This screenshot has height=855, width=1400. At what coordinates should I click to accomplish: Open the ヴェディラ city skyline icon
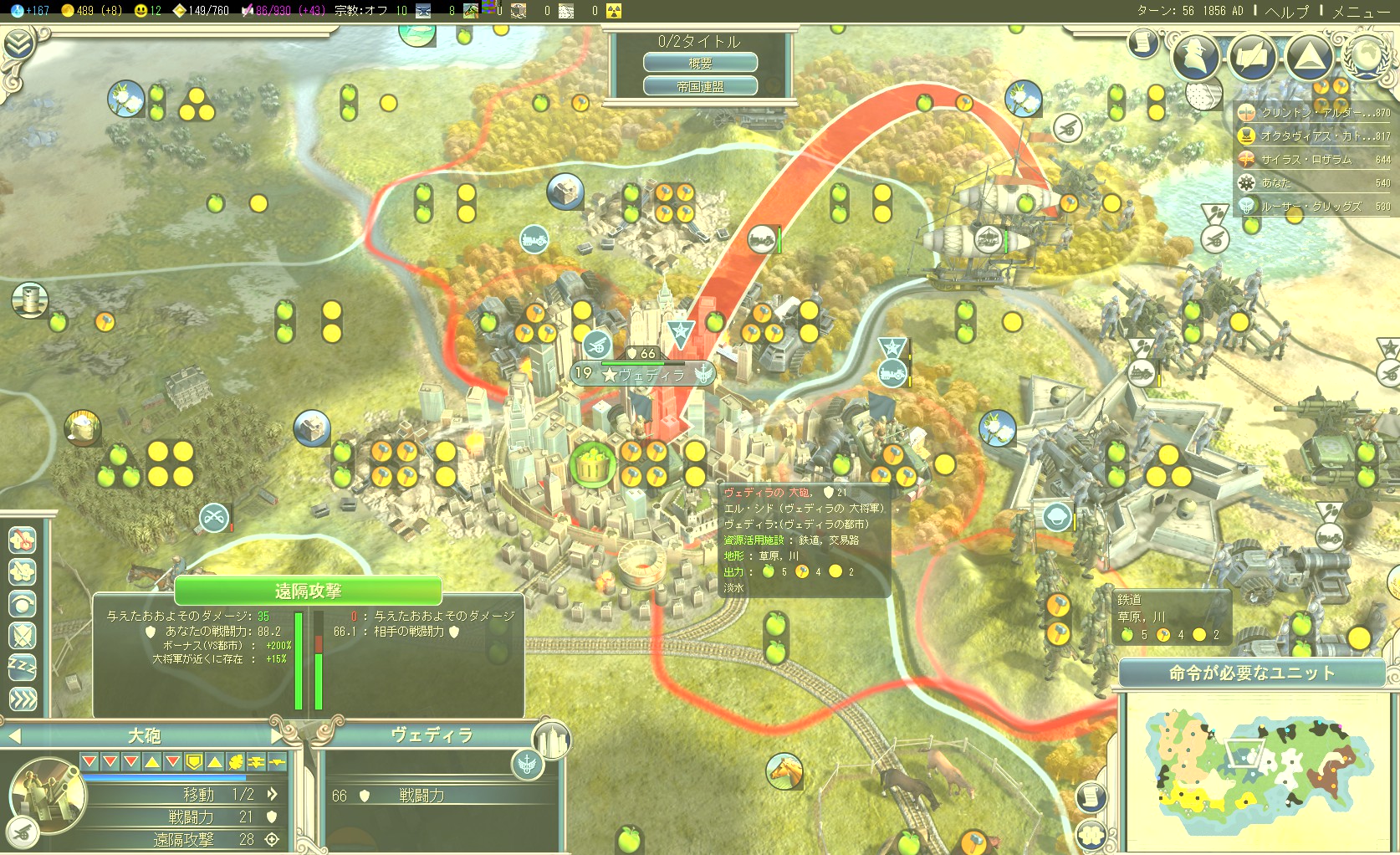pos(552,740)
